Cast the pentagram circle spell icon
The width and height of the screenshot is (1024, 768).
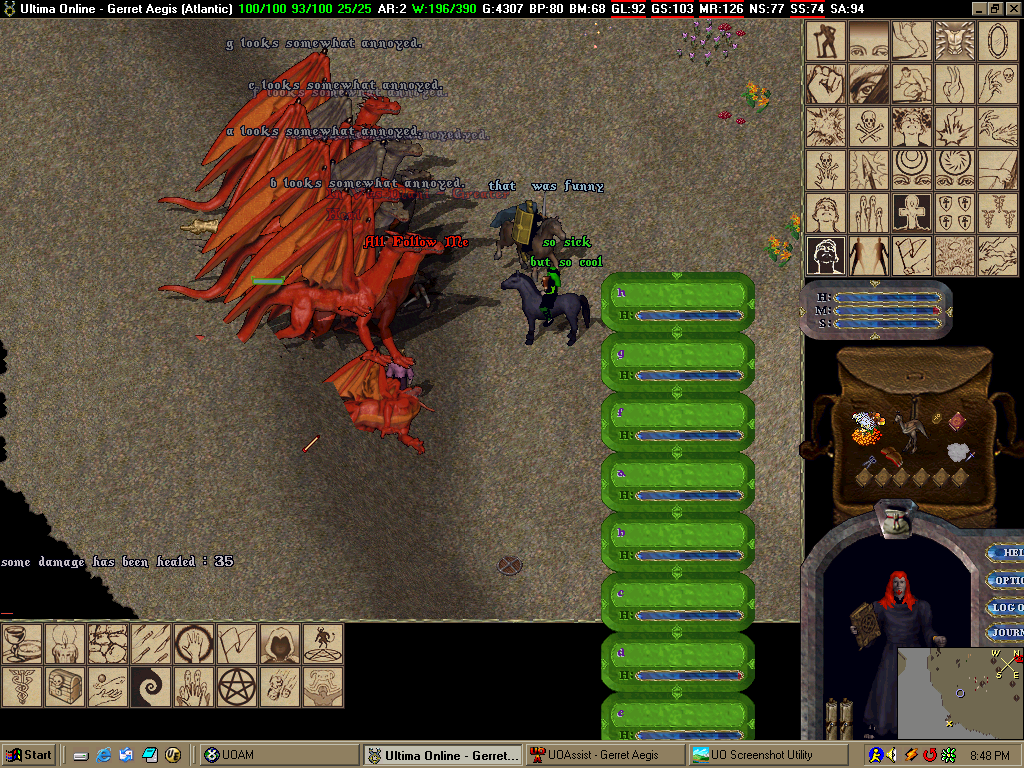coord(236,687)
